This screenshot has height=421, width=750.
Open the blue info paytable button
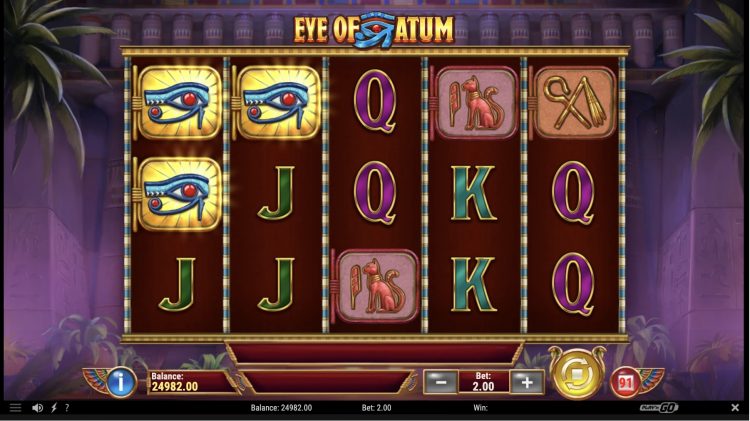click(x=120, y=381)
